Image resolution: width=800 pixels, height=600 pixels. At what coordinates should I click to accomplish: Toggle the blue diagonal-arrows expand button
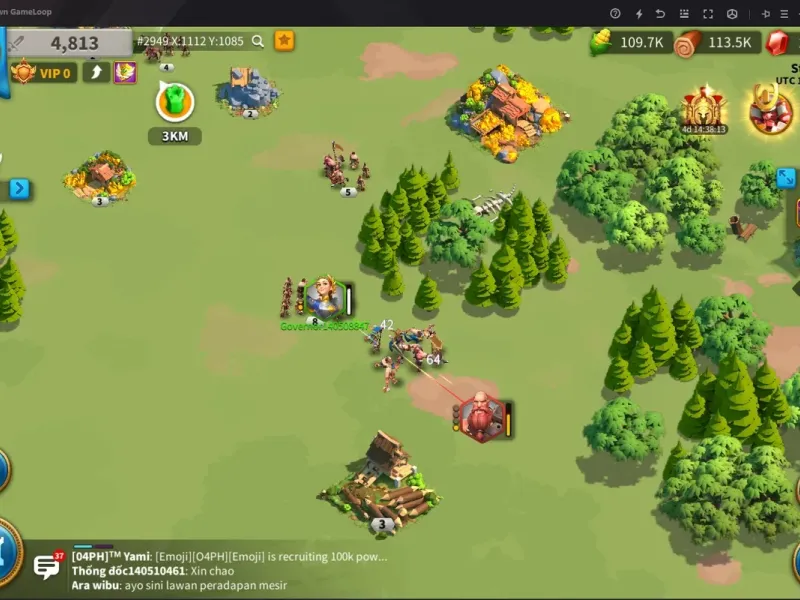[786, 178]
